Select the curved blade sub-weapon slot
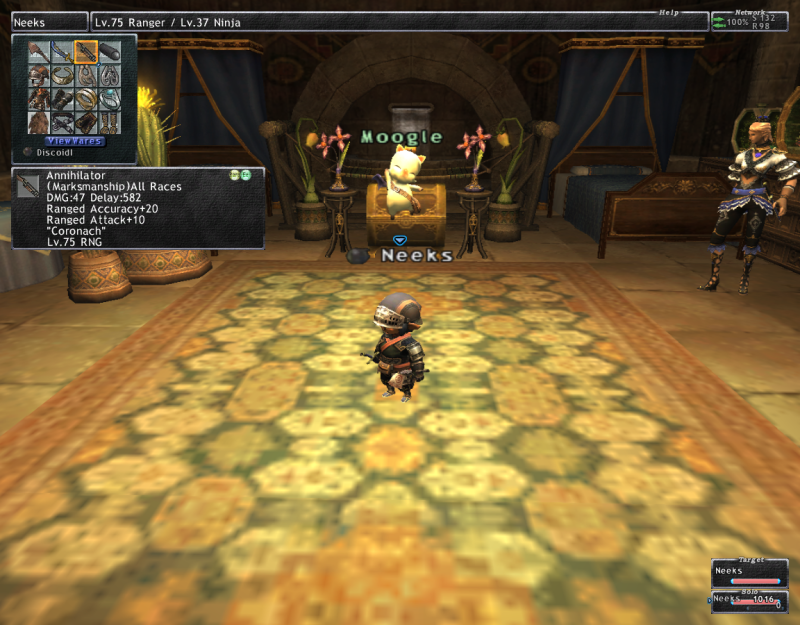This screenshot has height=625, width=800. pyautogui.click(x=62, y=52)
